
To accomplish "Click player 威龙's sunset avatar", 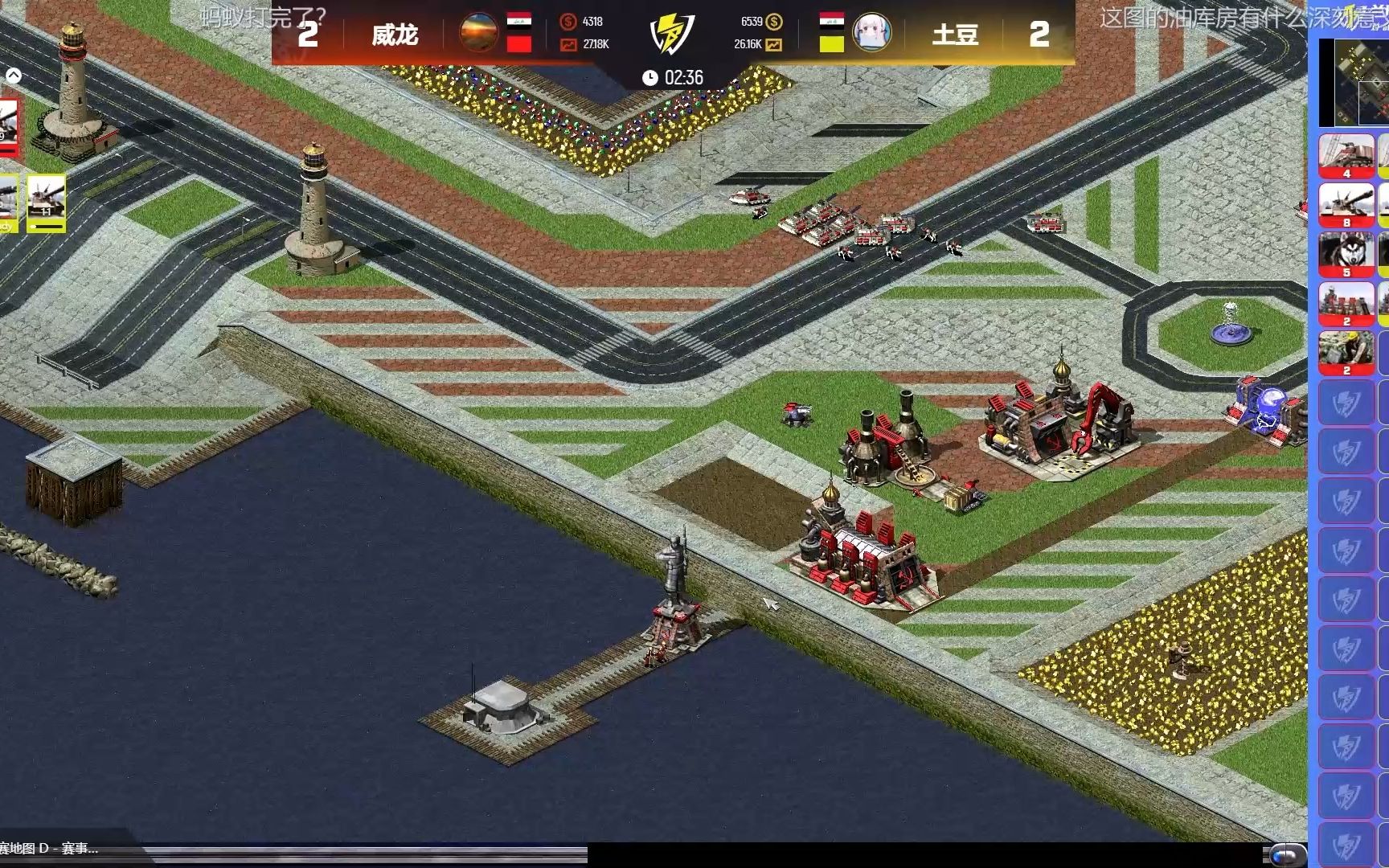I will pos(478,33).
